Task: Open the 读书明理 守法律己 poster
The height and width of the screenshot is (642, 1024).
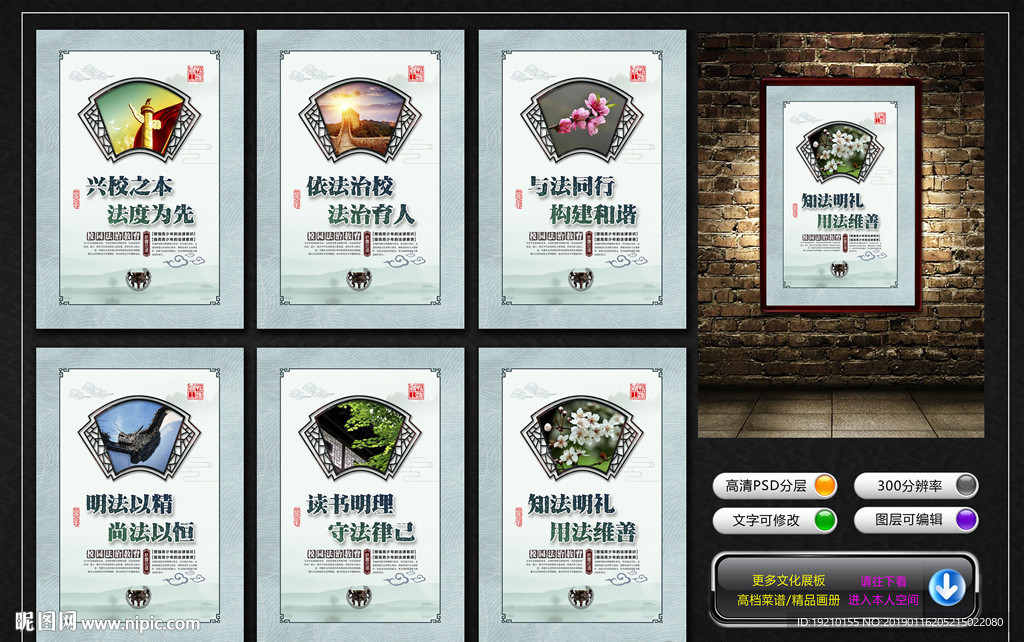Action: tap(361, 497)
